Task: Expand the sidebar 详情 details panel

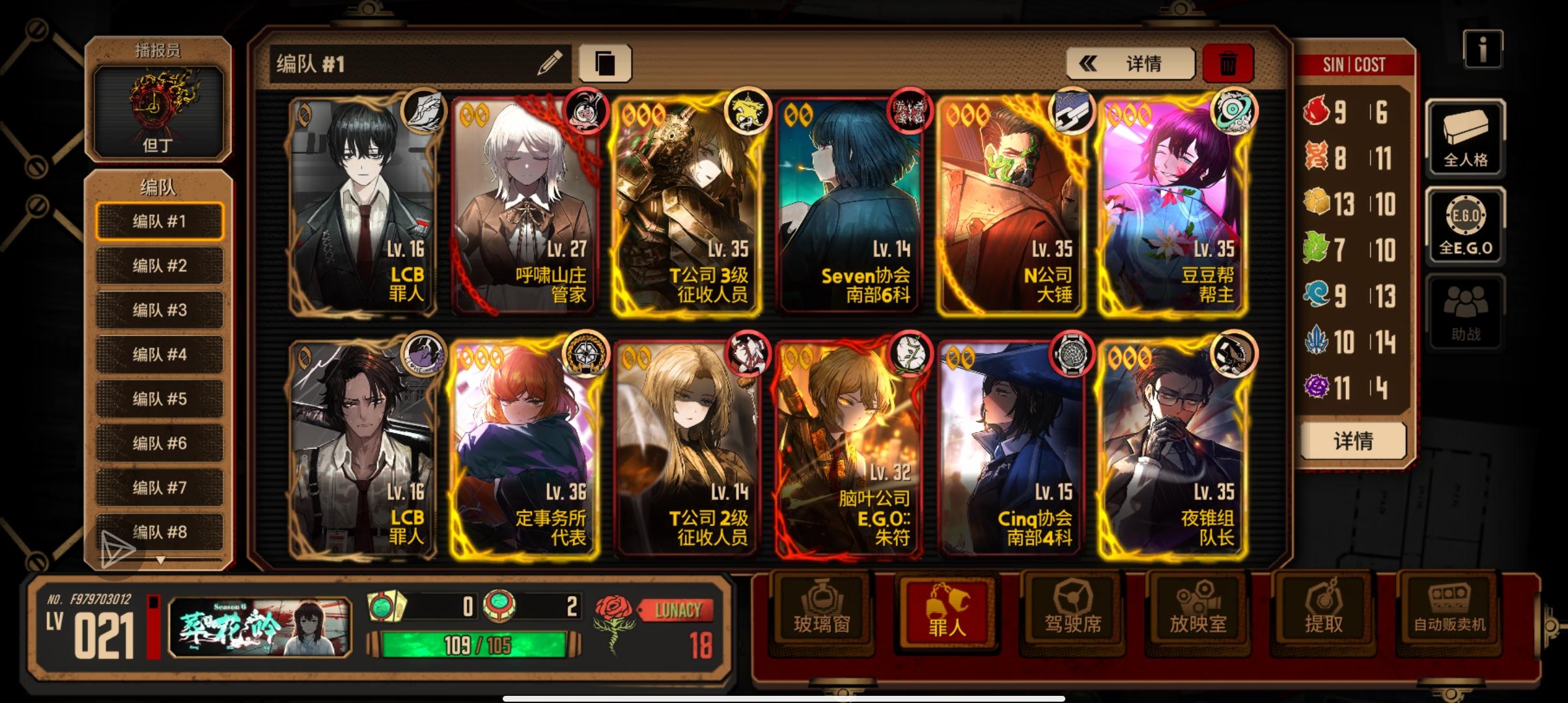Action: (x=1353, y=441)
